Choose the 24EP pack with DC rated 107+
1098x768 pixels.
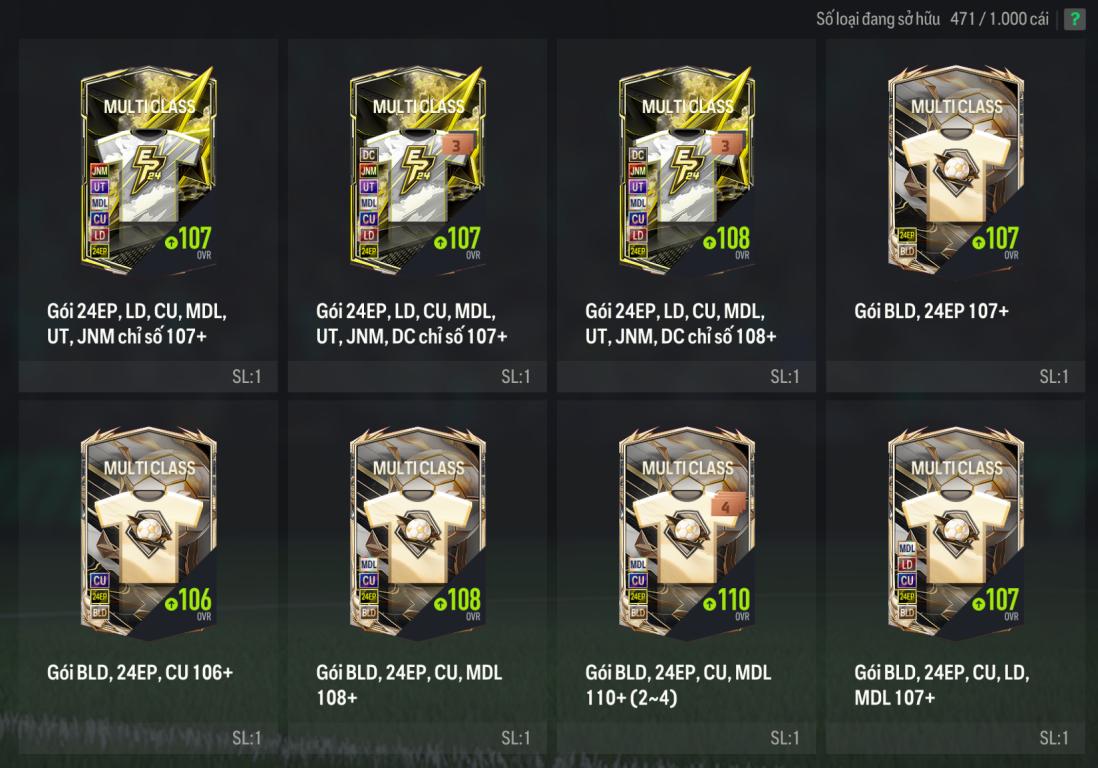(x=417, y=170)
